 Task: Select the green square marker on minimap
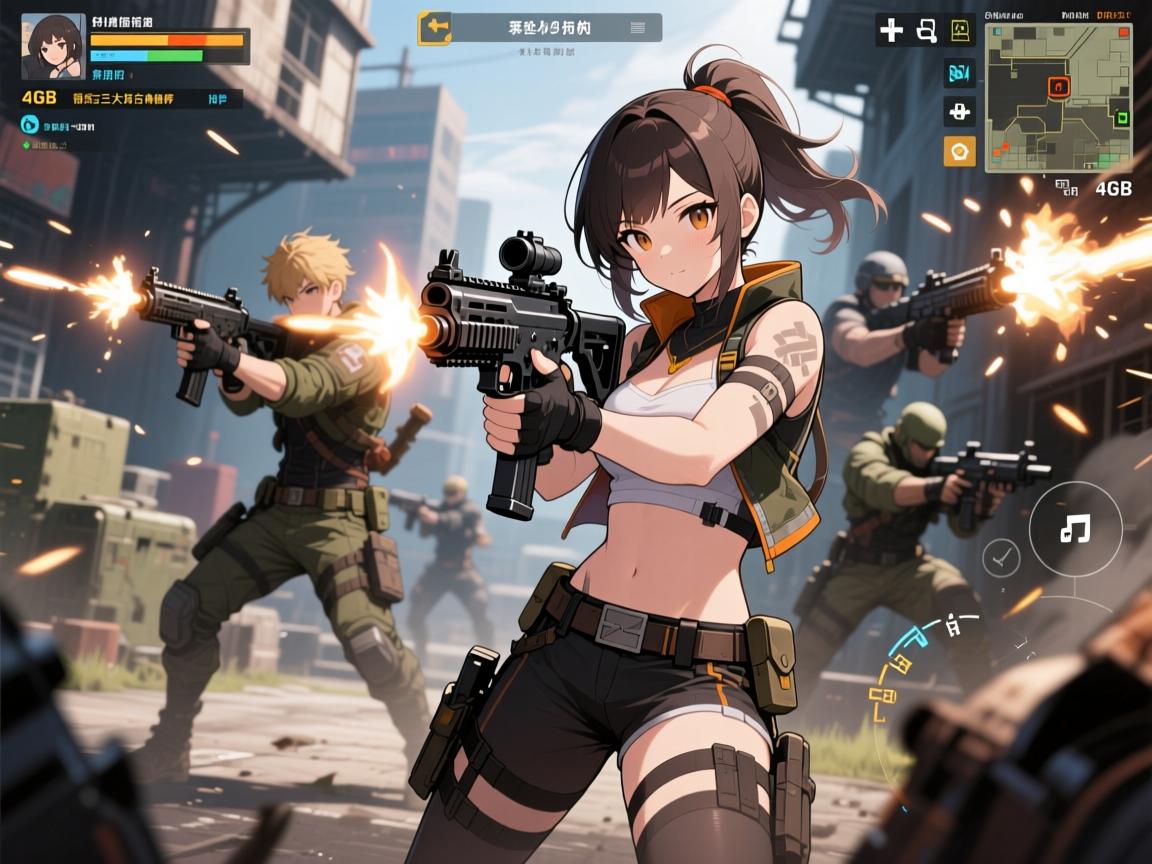(1121, 117)
